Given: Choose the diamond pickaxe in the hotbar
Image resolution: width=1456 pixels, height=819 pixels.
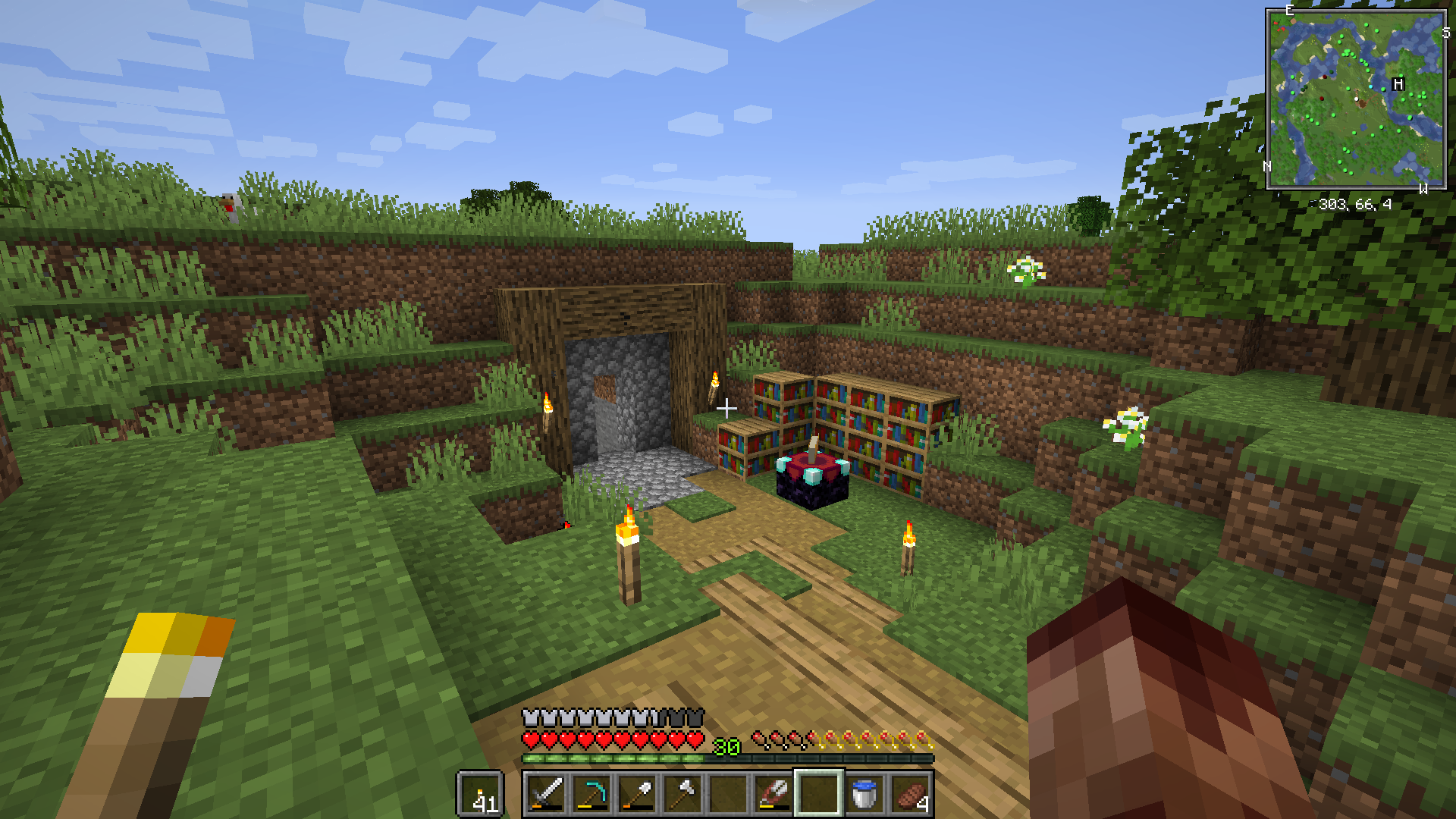Looking at the screenshot, I should tap(591, 794).
